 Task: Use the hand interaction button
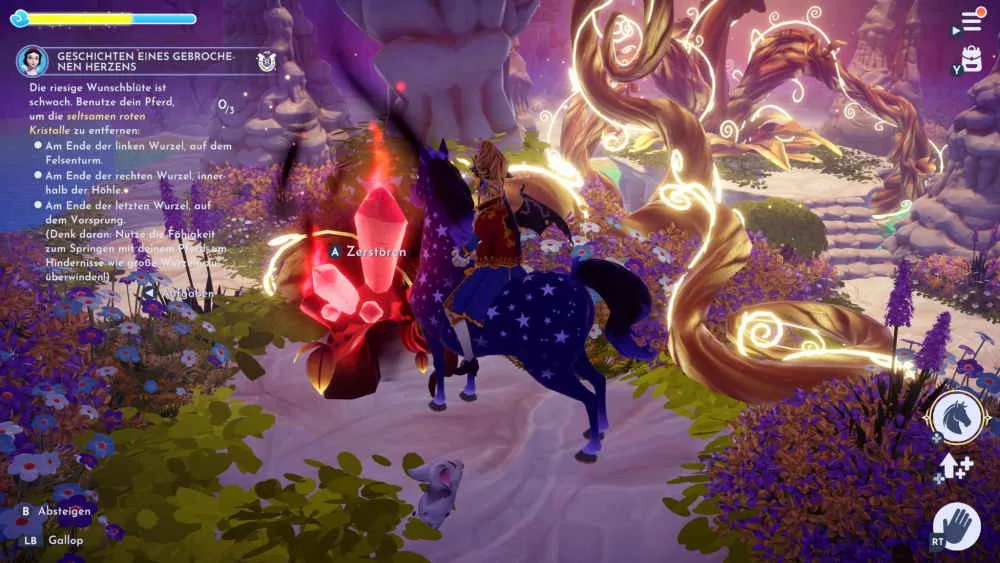coord(957,527)
